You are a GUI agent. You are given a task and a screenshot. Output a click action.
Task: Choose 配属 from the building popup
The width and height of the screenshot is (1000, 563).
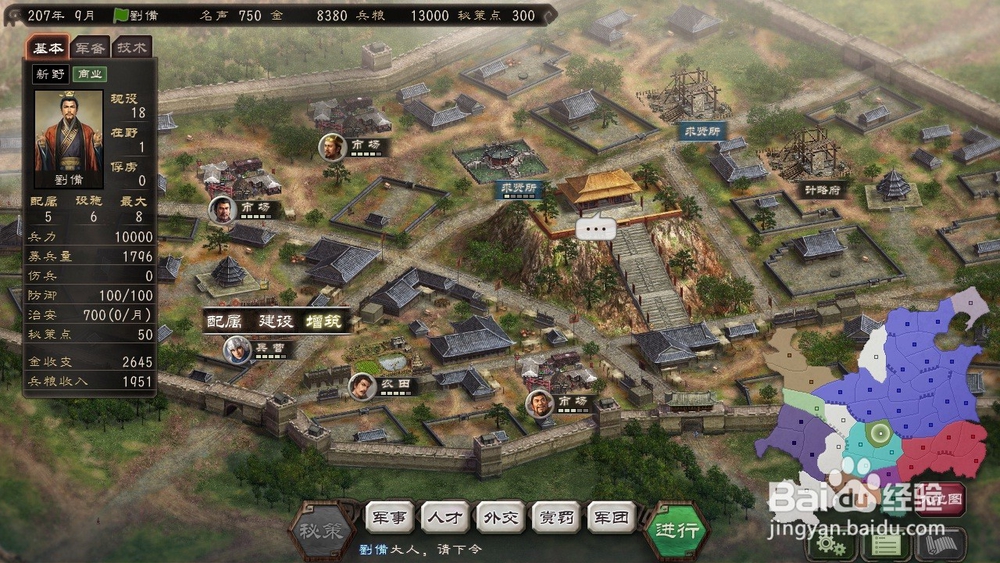coord(229,320)
